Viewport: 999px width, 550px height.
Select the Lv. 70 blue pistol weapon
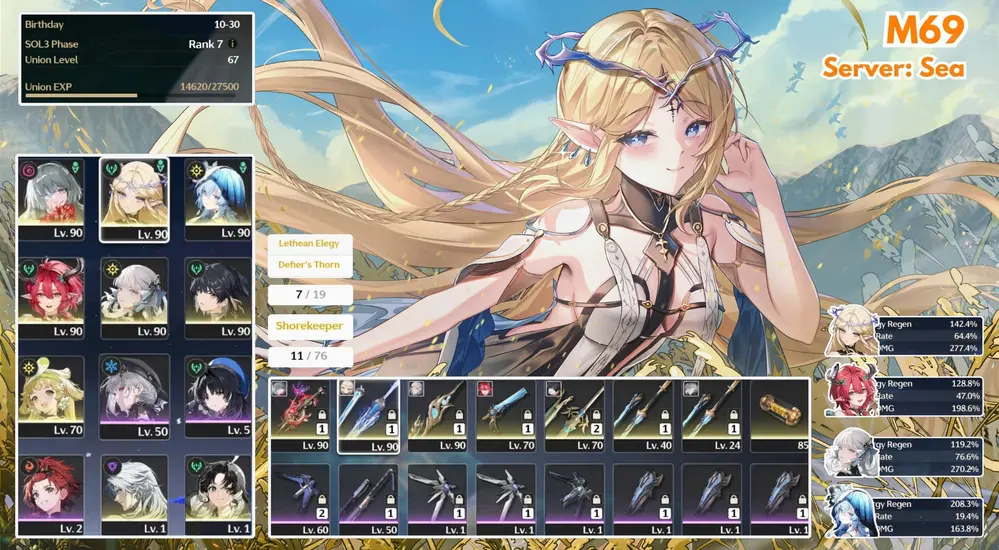(505, 414)
